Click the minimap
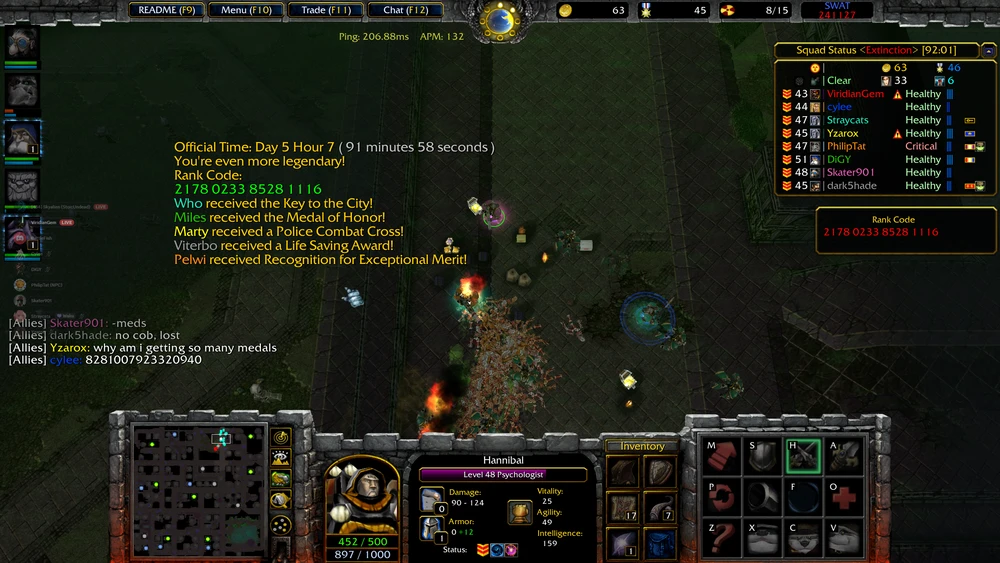 coord(199,490)
